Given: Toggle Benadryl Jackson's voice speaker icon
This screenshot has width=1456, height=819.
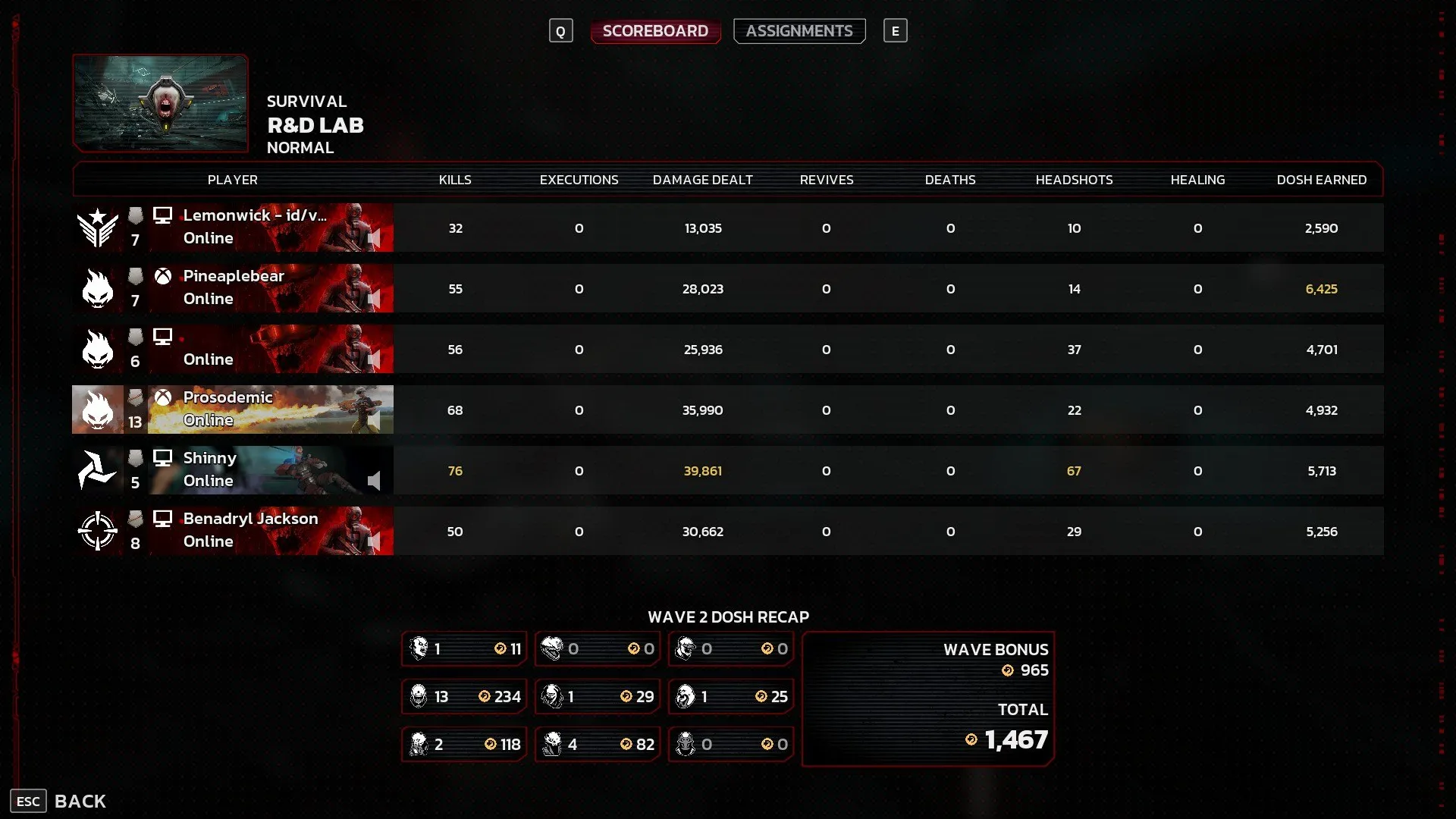Looking at the screenshot, I should pyautogui.click(x=374, y=541).
